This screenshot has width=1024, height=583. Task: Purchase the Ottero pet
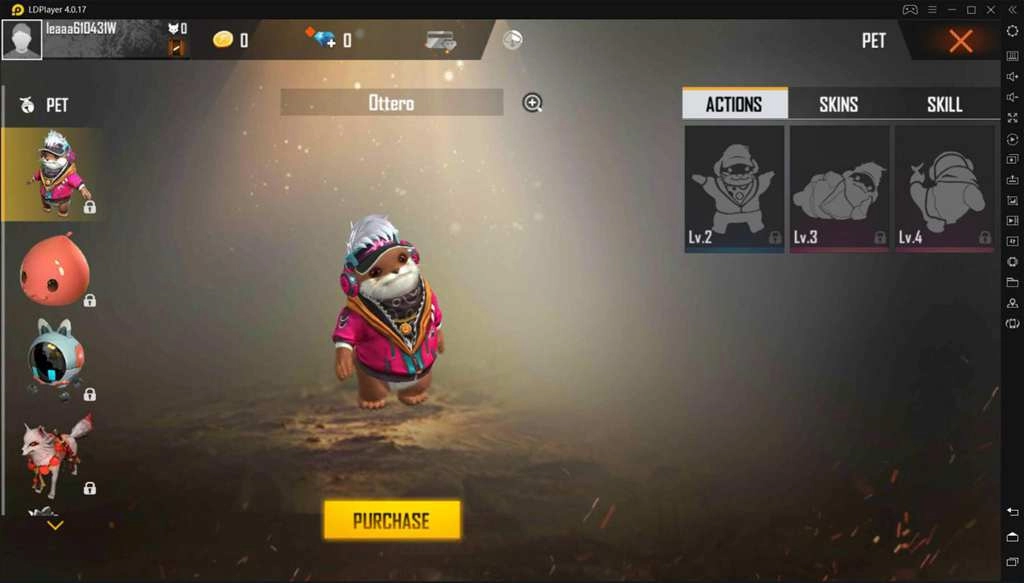pyautogui.click(x=392, y=520)
